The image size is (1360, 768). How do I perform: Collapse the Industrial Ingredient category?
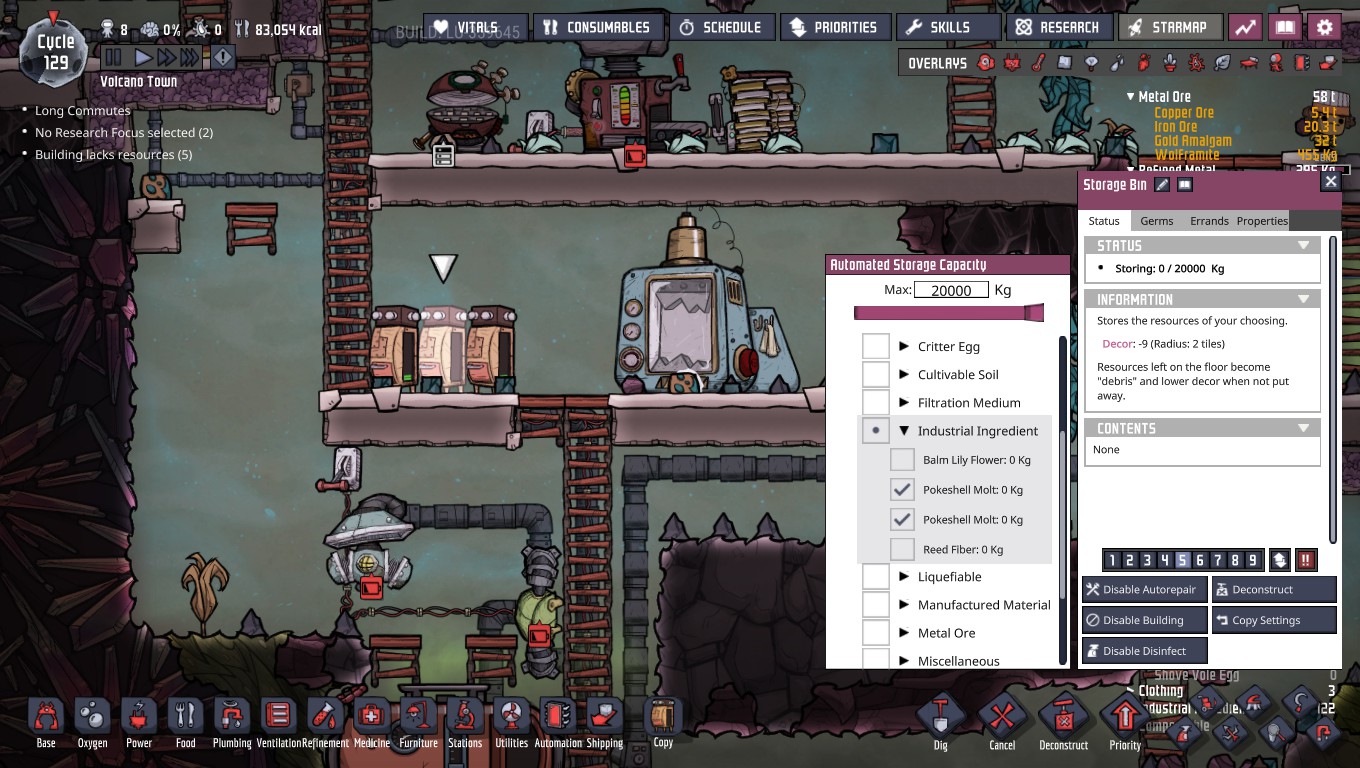905,430
